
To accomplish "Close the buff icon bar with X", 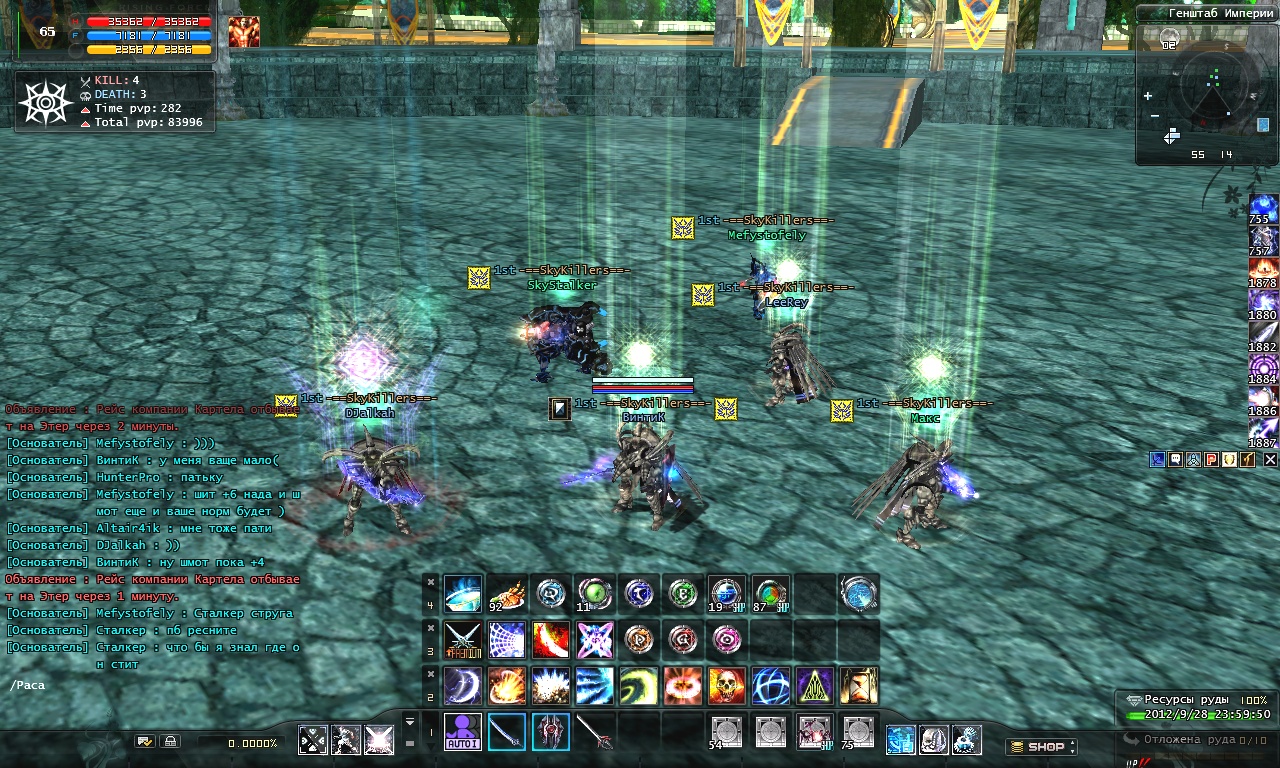I will [1270, 459].
